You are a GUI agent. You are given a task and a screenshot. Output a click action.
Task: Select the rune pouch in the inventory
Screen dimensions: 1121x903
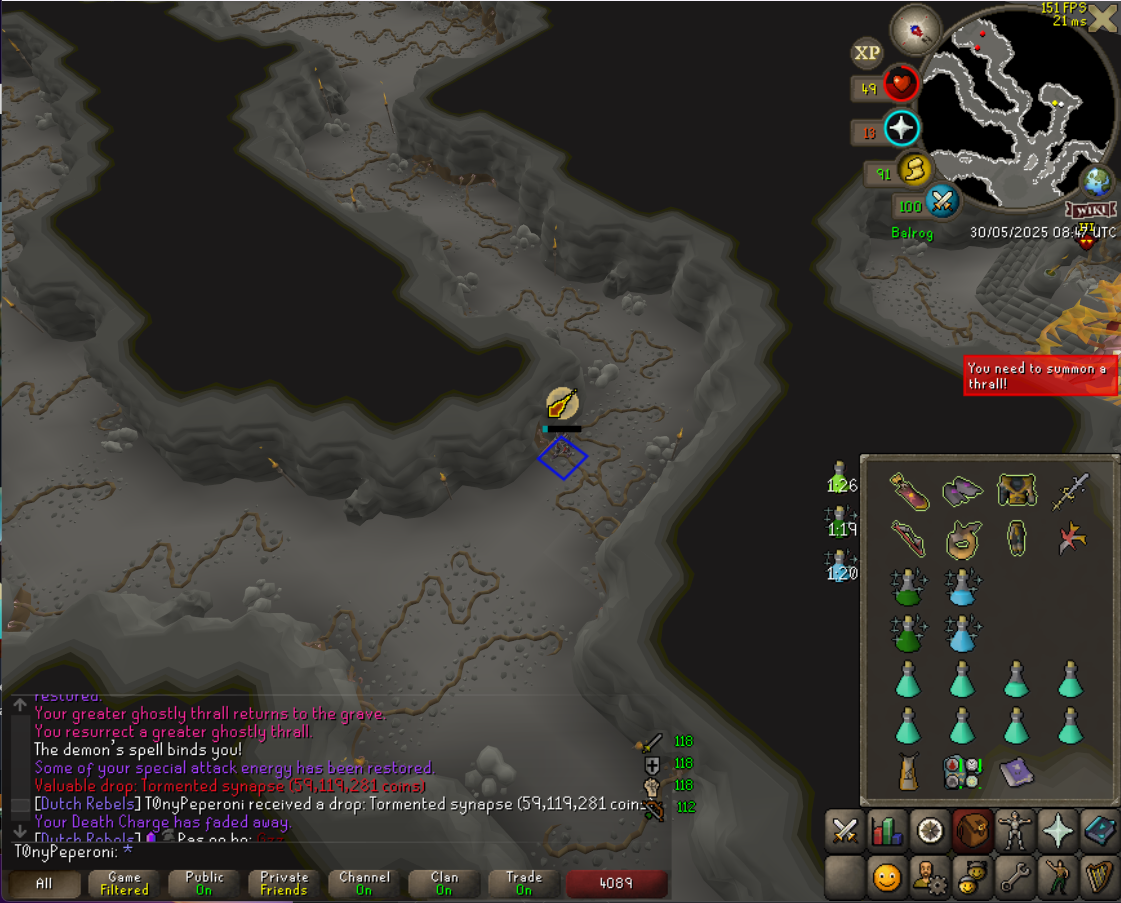(962, 771)
